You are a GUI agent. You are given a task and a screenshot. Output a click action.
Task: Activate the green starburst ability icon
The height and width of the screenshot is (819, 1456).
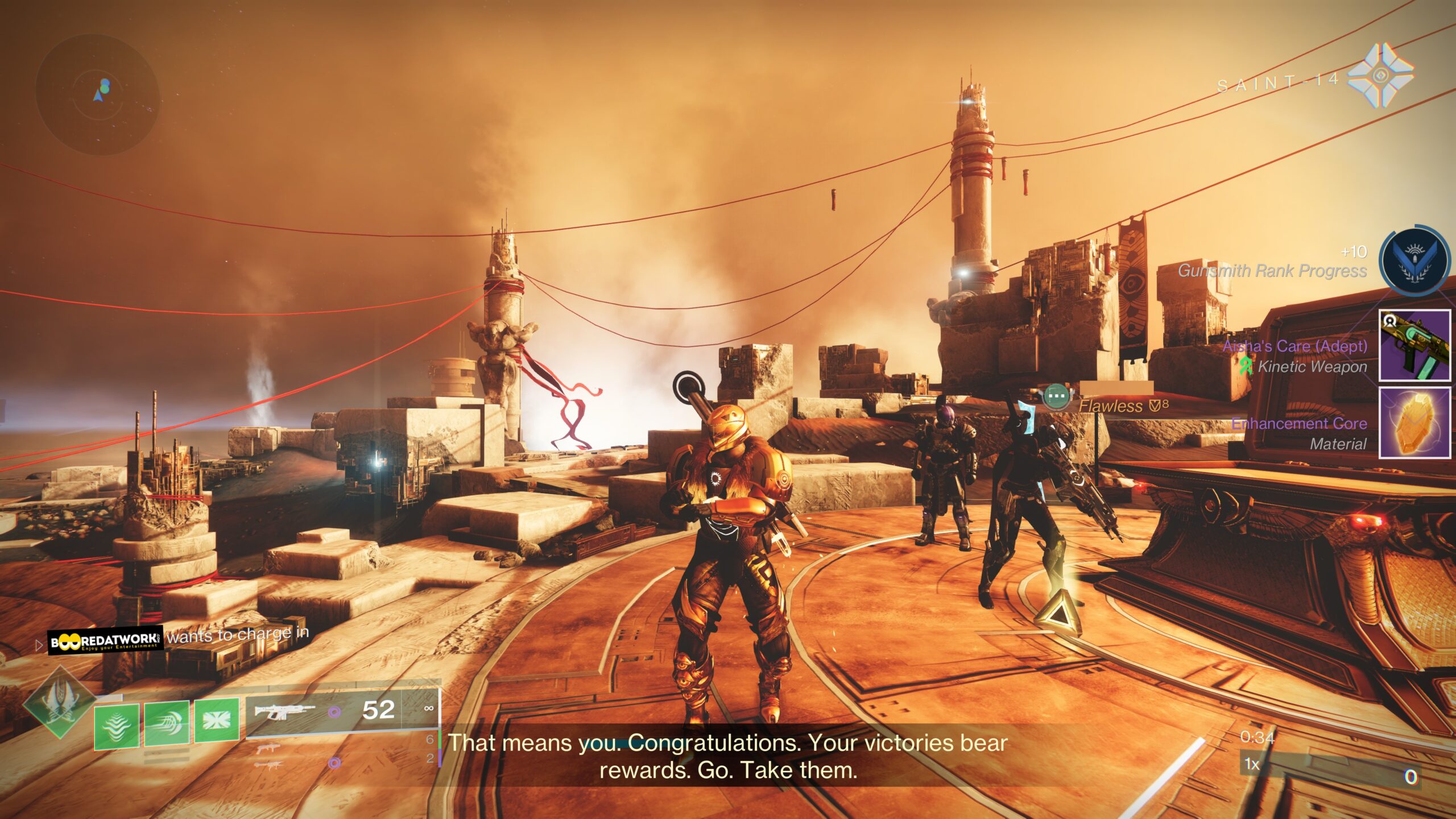pos(217,720)
